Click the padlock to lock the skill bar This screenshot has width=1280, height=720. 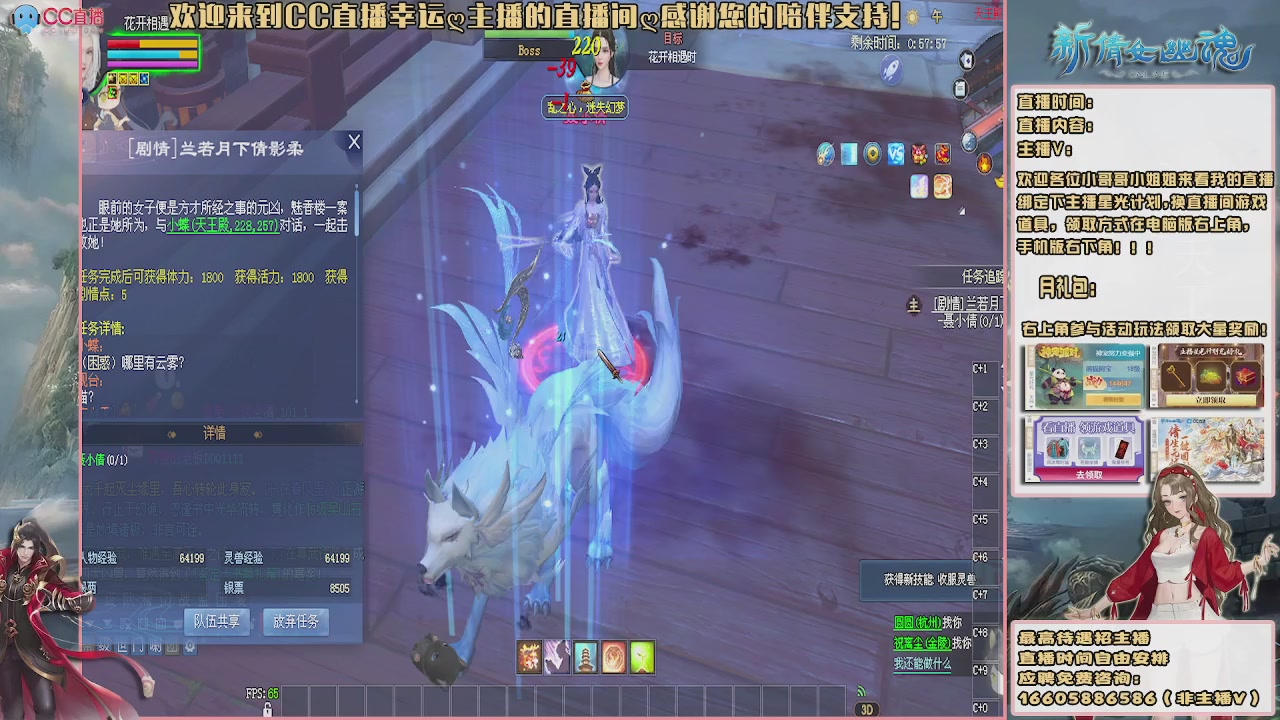pyautogui.click(x=268, y=710)
